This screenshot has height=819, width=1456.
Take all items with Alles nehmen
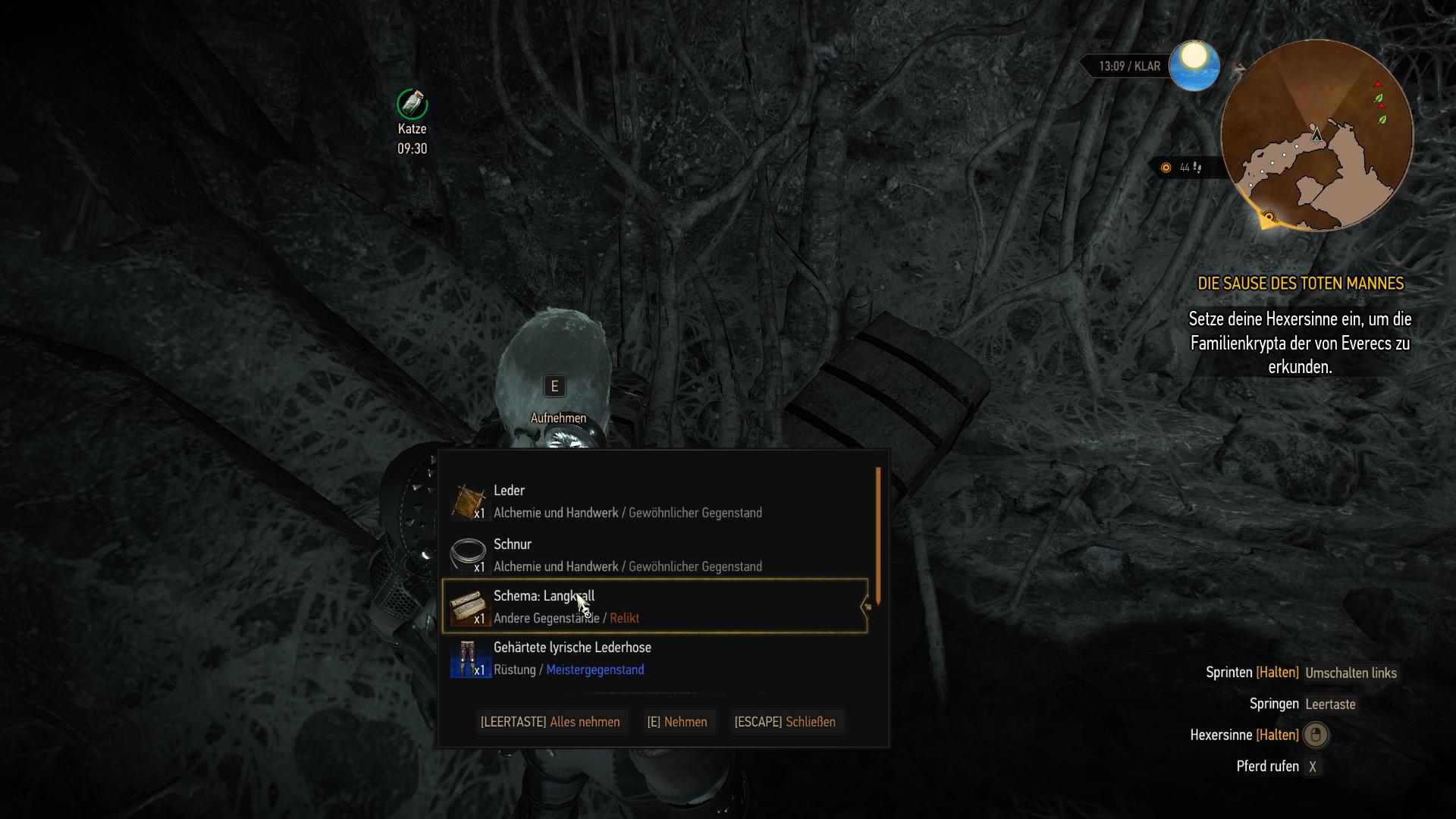550,722
